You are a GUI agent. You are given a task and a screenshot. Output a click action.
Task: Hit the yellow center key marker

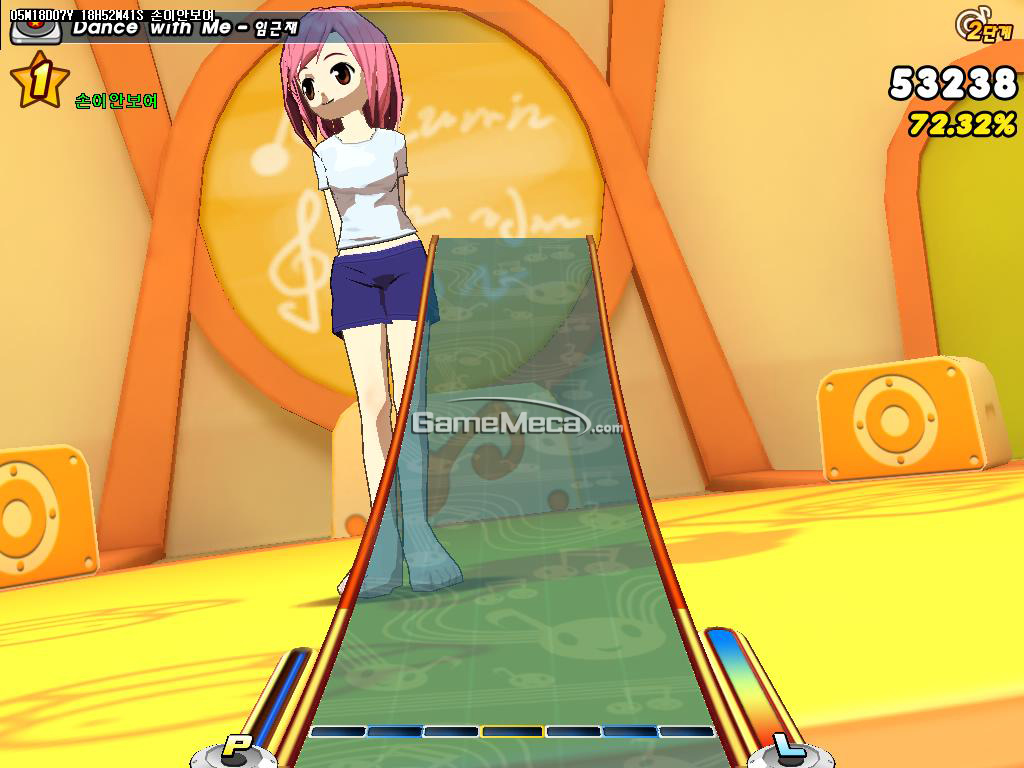(511, 731)
